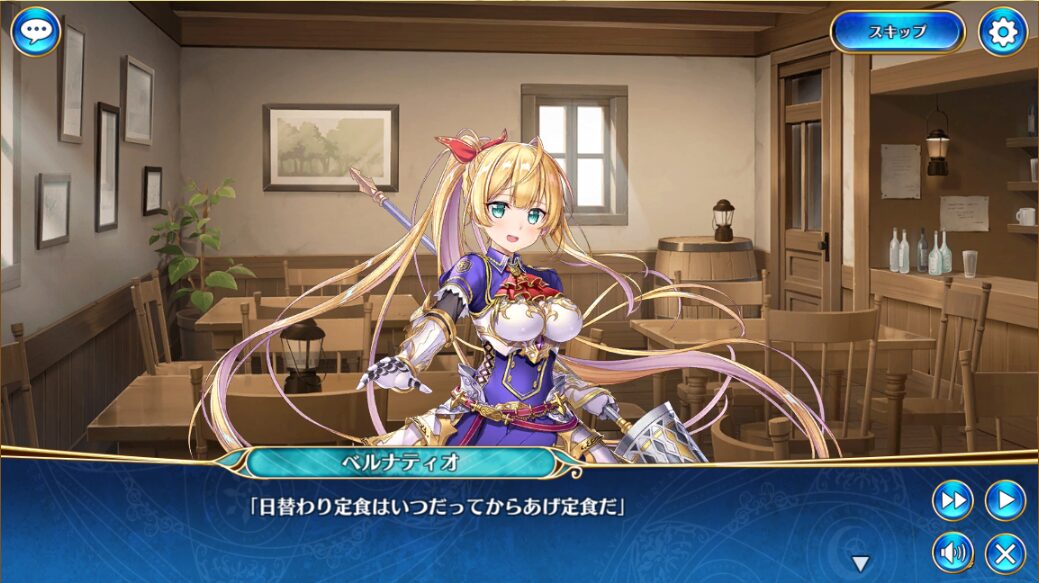Viewport: 1039px width, 583px height.
Task: Close the dialogue box with X button
Action: tap(1005, 552)
